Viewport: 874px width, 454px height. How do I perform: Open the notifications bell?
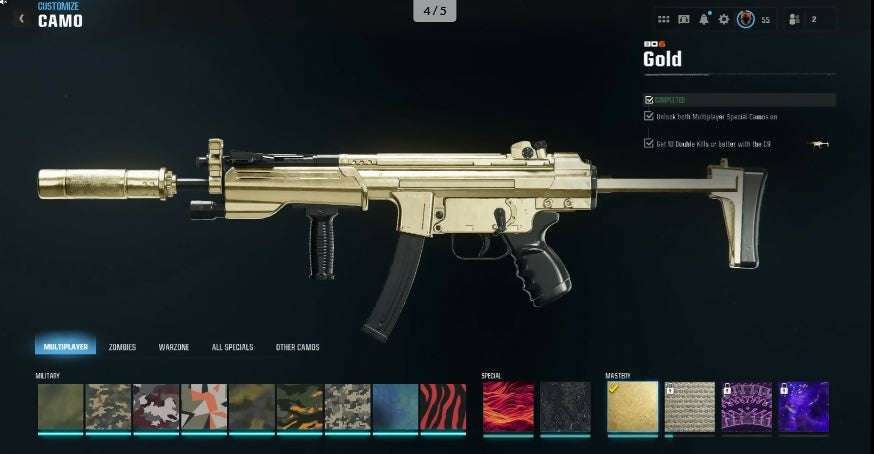pos(704,19)
